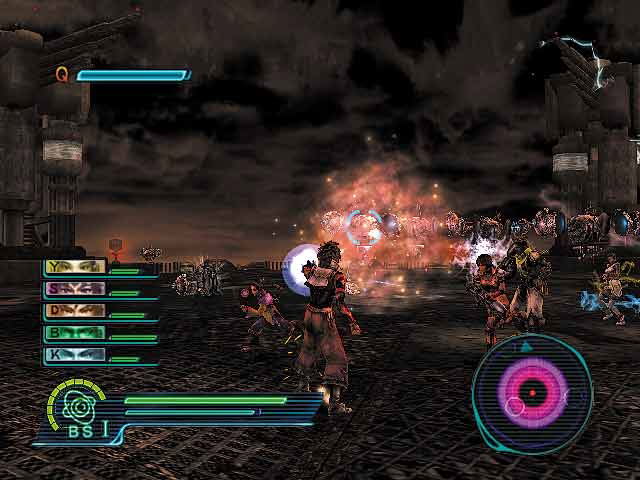The image size is (640, 480).
Task: Choose the purple S party portrait
Action: (x=75, y=289)
